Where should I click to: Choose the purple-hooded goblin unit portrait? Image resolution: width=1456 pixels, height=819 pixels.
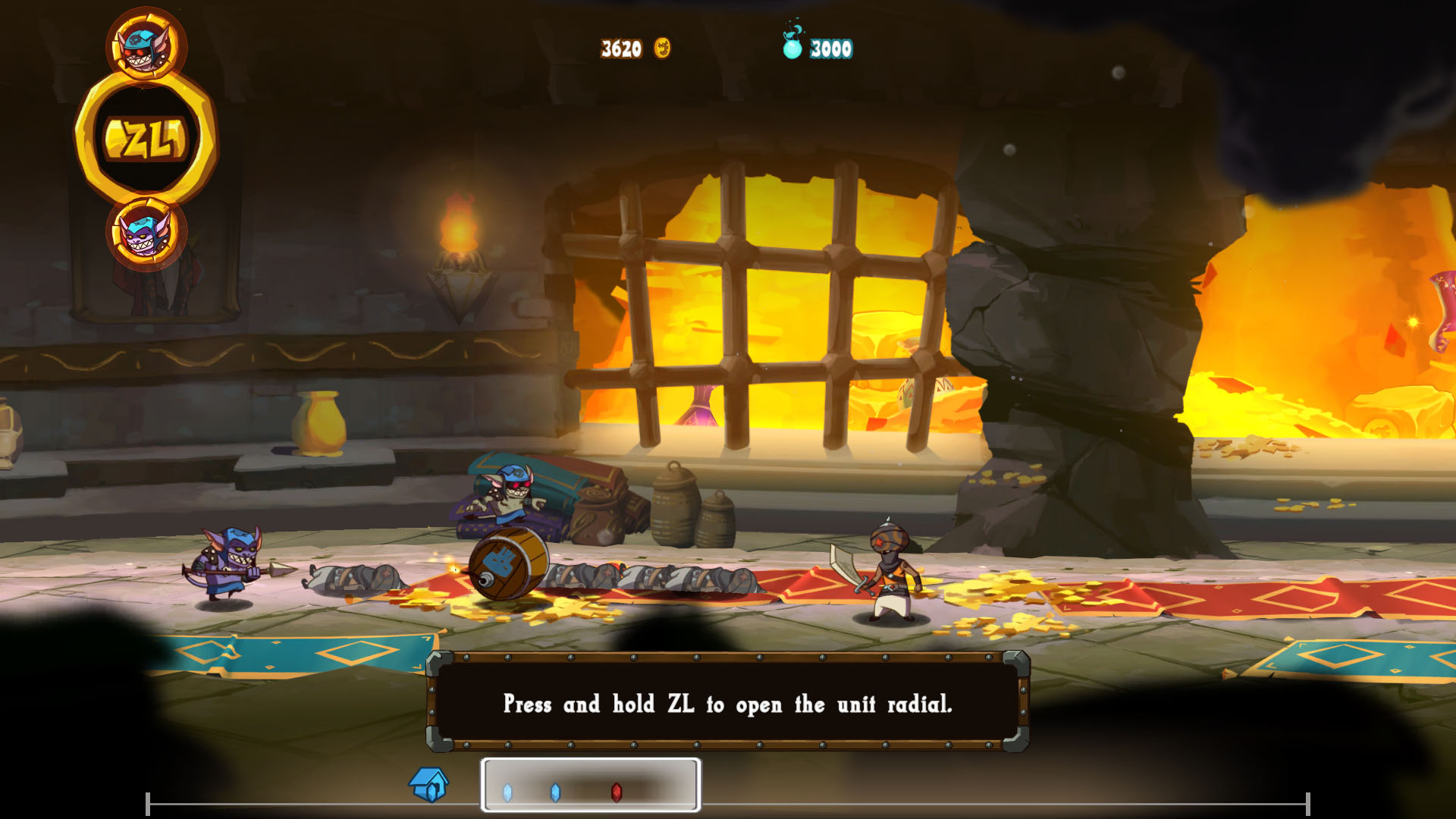click(x=146, y=233)
